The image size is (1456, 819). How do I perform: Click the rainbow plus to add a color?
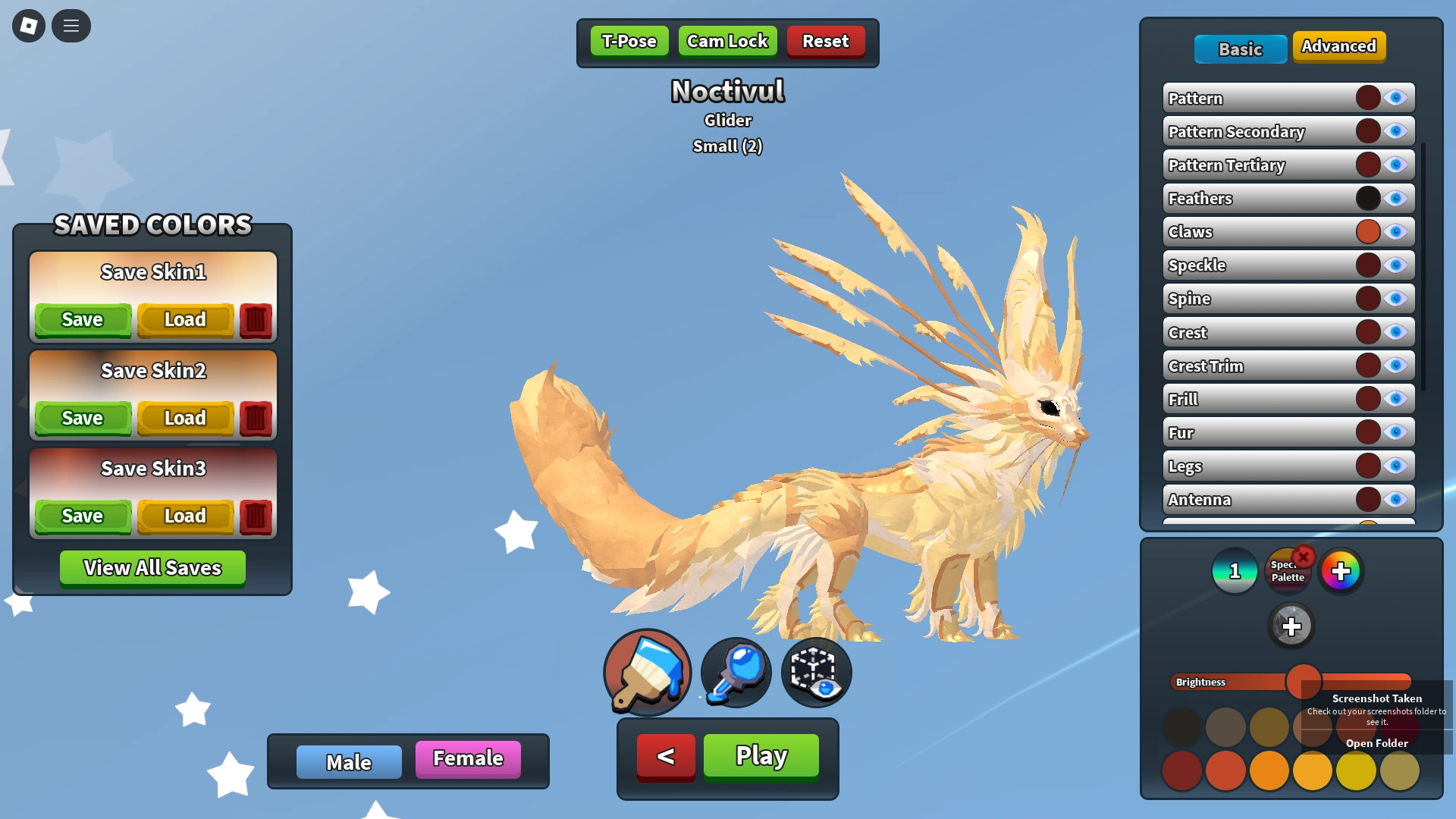(x=1342, y=571)
